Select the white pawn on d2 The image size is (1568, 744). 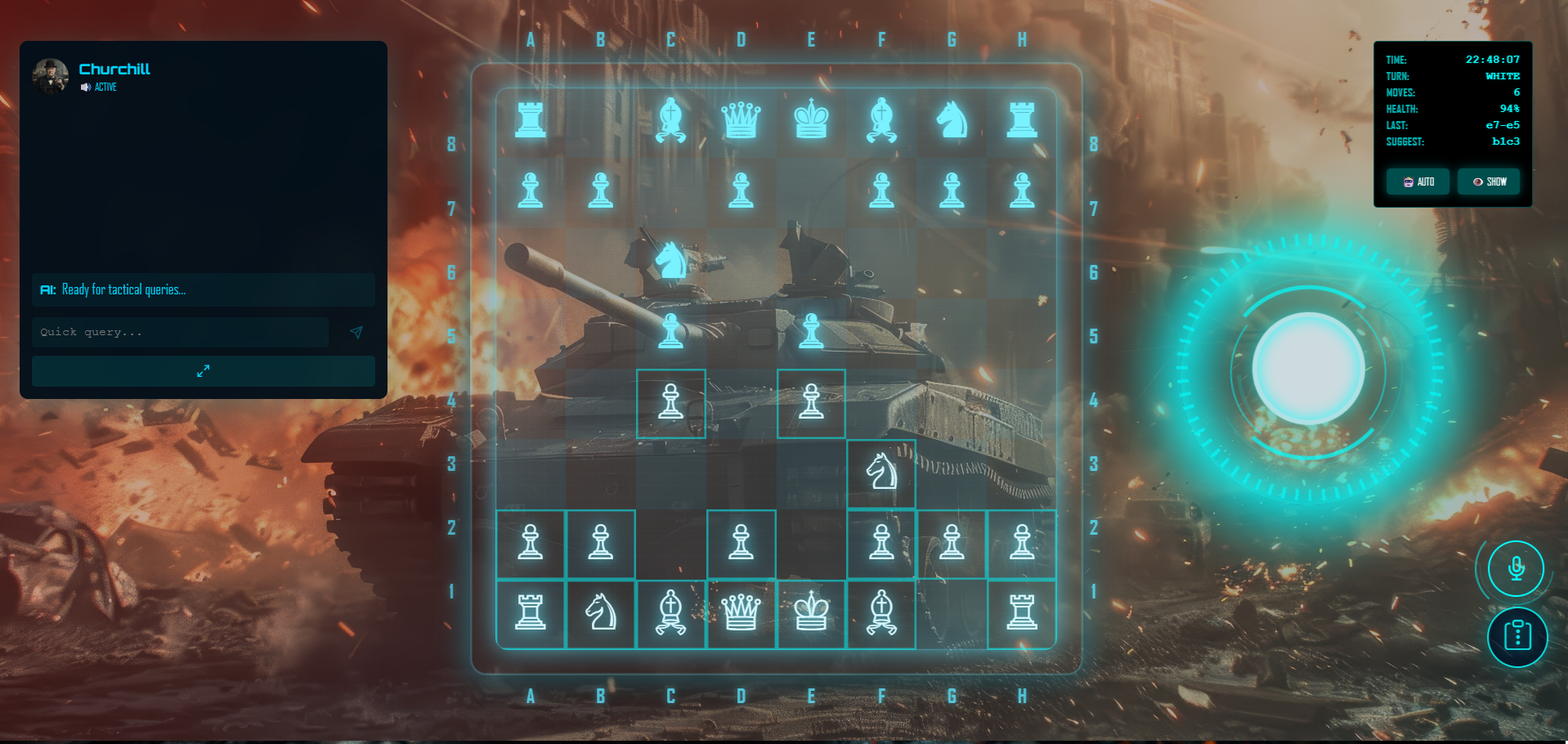coord(741,543)
